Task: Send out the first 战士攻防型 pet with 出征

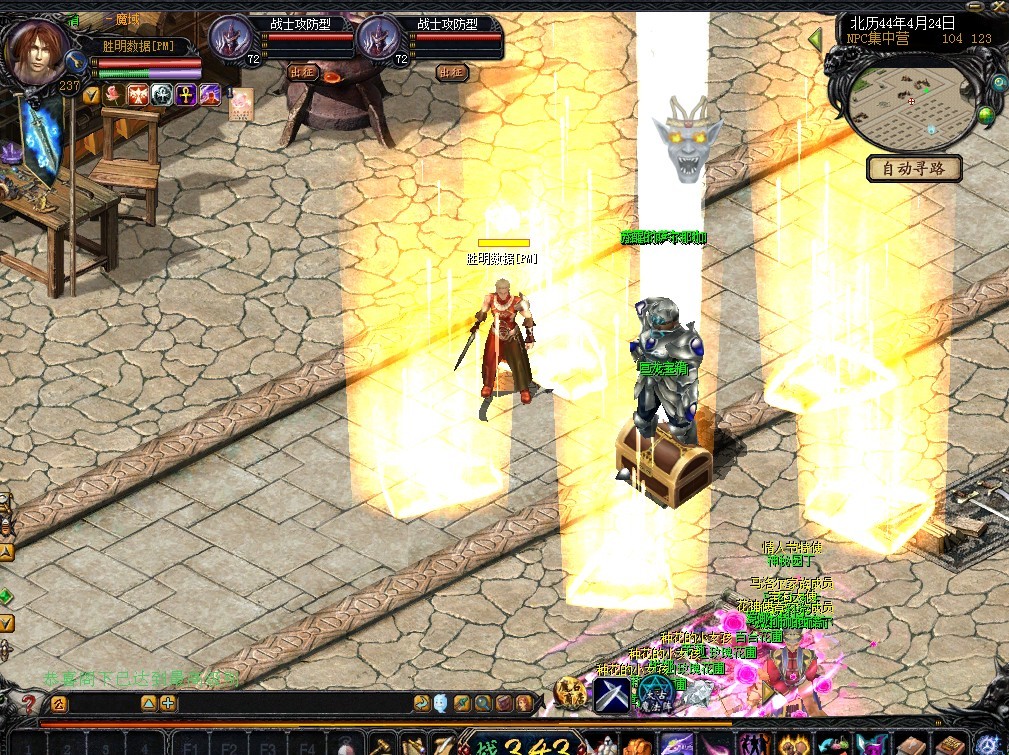Action: click(x=302, y=72)
